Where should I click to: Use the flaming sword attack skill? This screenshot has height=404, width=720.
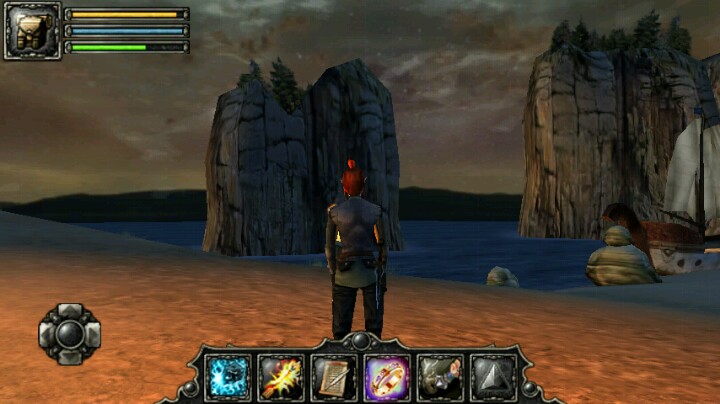[x=282, y=378]
